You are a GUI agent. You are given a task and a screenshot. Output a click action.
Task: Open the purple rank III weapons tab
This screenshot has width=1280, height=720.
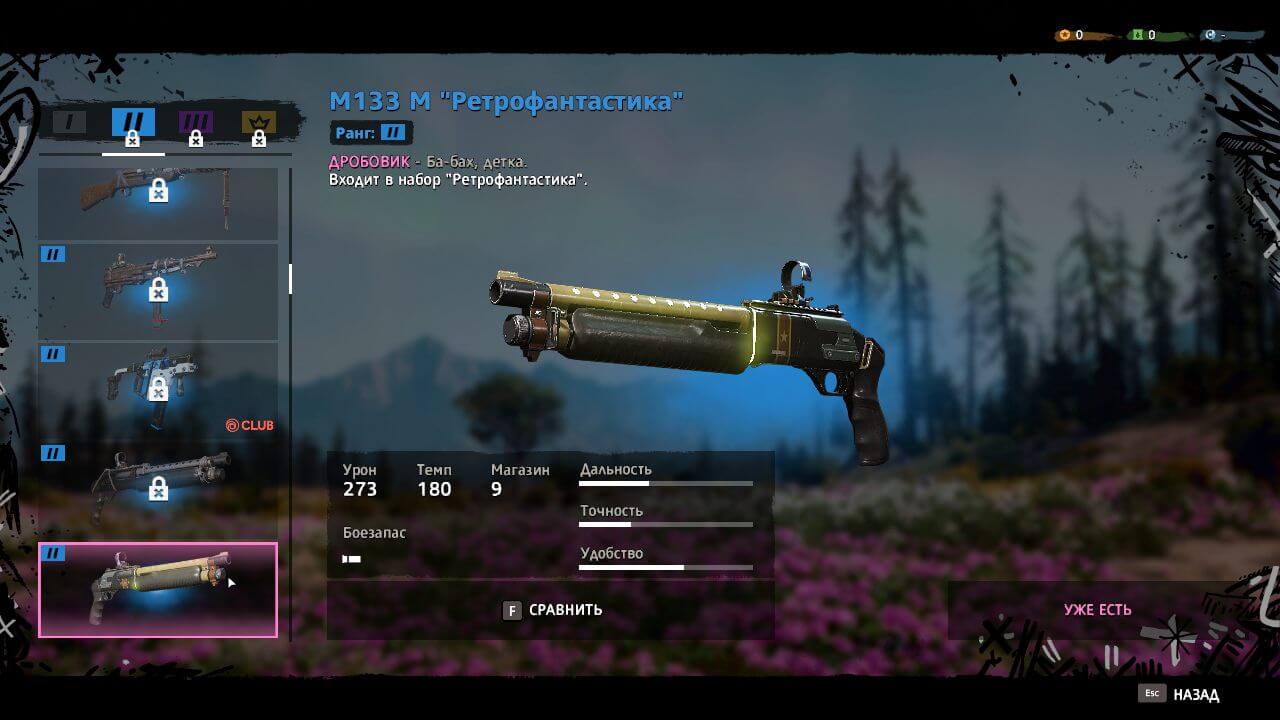coord(196,124)
